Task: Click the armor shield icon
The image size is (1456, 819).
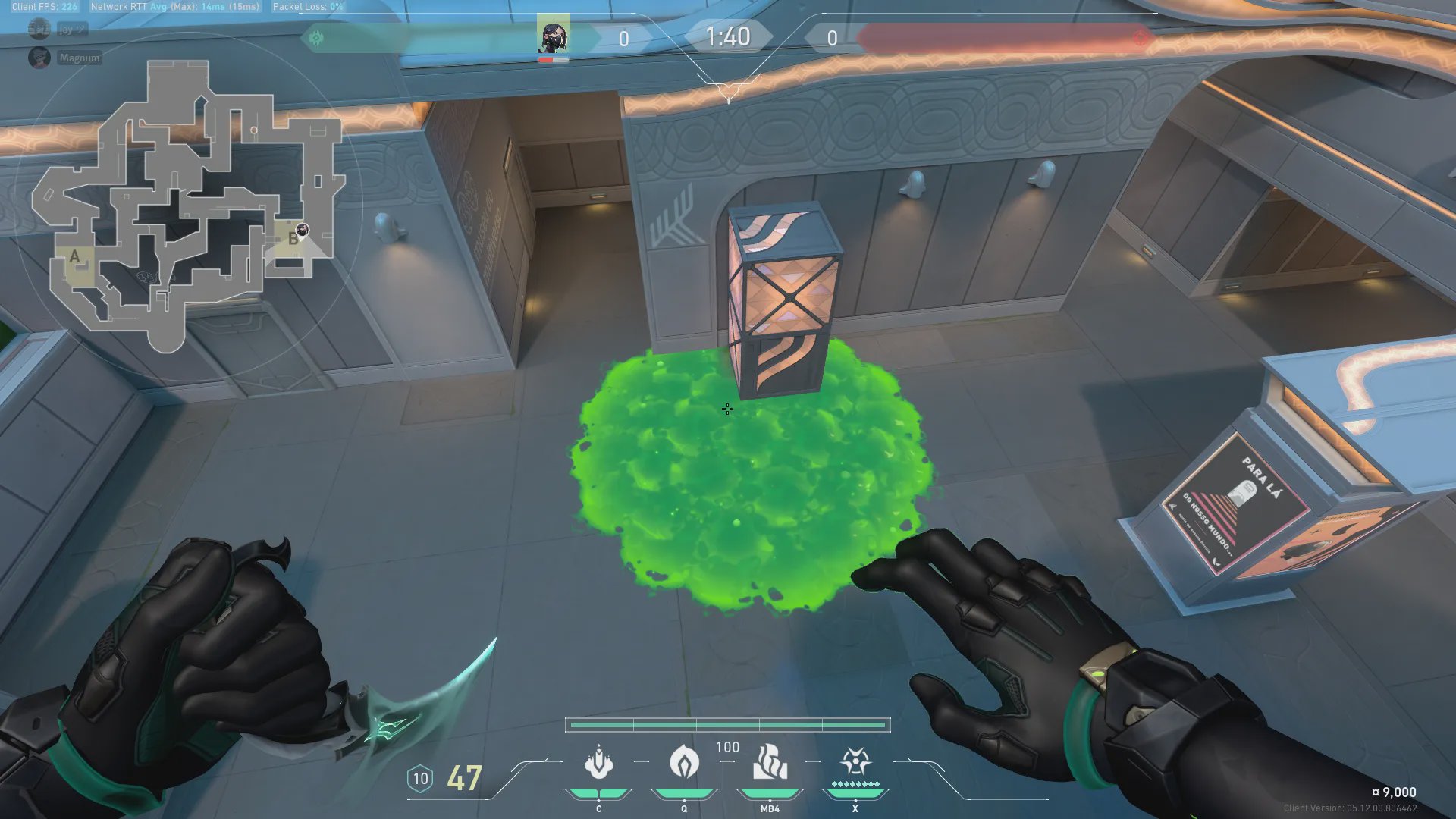Action: click(x=420, y=779)
